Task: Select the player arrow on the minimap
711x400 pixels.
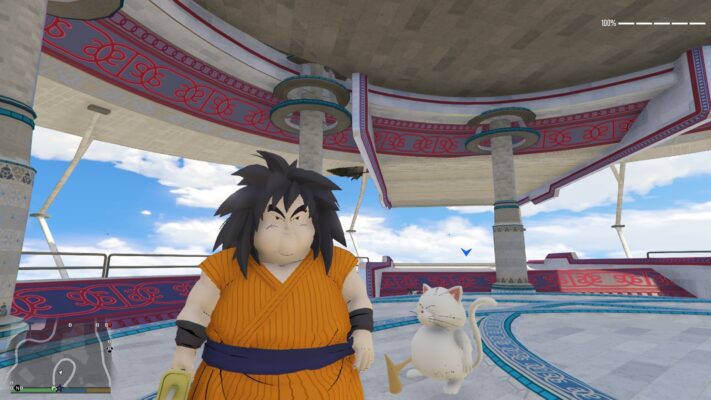Action: pyautogui.click(x=60, y=372)
